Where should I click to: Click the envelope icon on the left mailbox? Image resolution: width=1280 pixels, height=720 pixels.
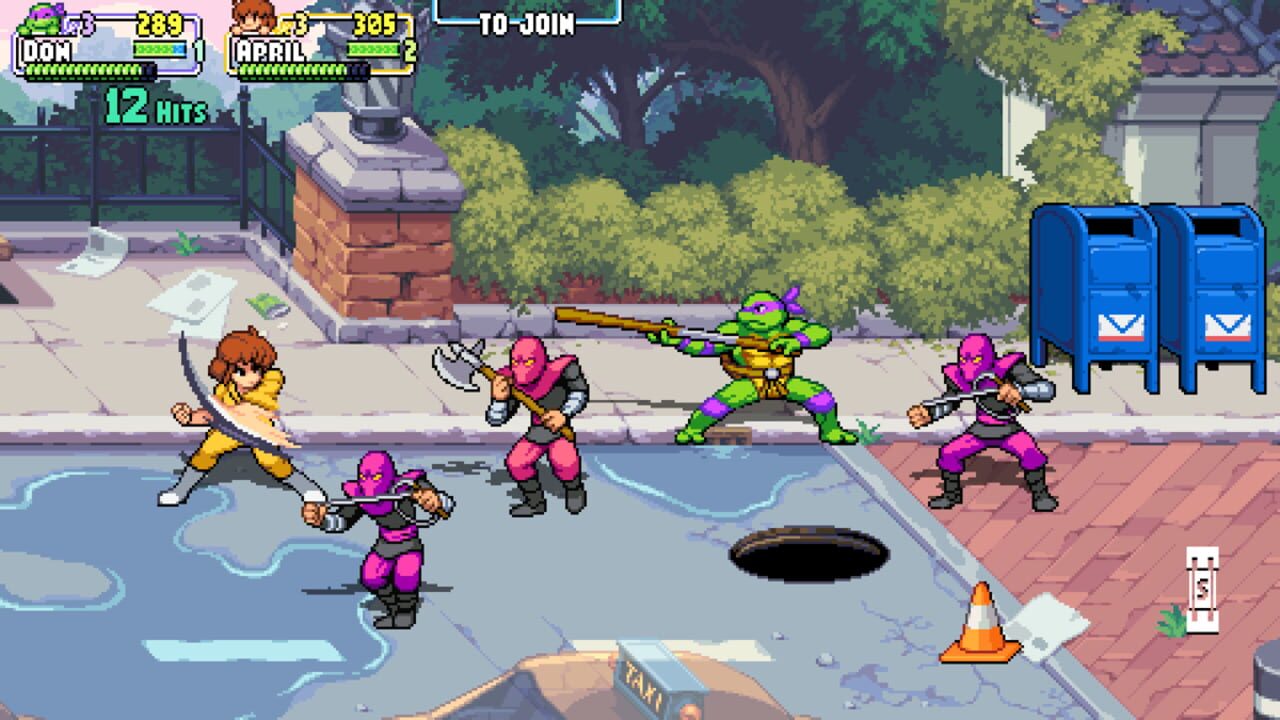click(x=1120, y=325)
